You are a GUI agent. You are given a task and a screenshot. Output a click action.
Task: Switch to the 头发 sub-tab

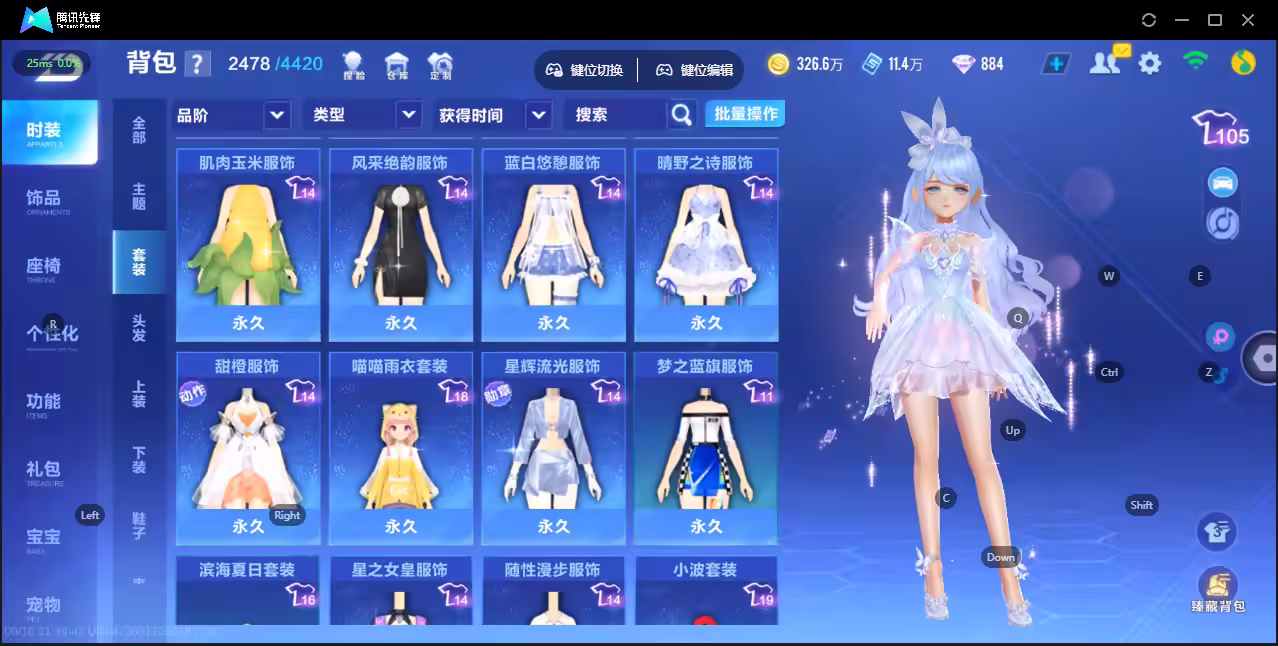coord(139,327)
